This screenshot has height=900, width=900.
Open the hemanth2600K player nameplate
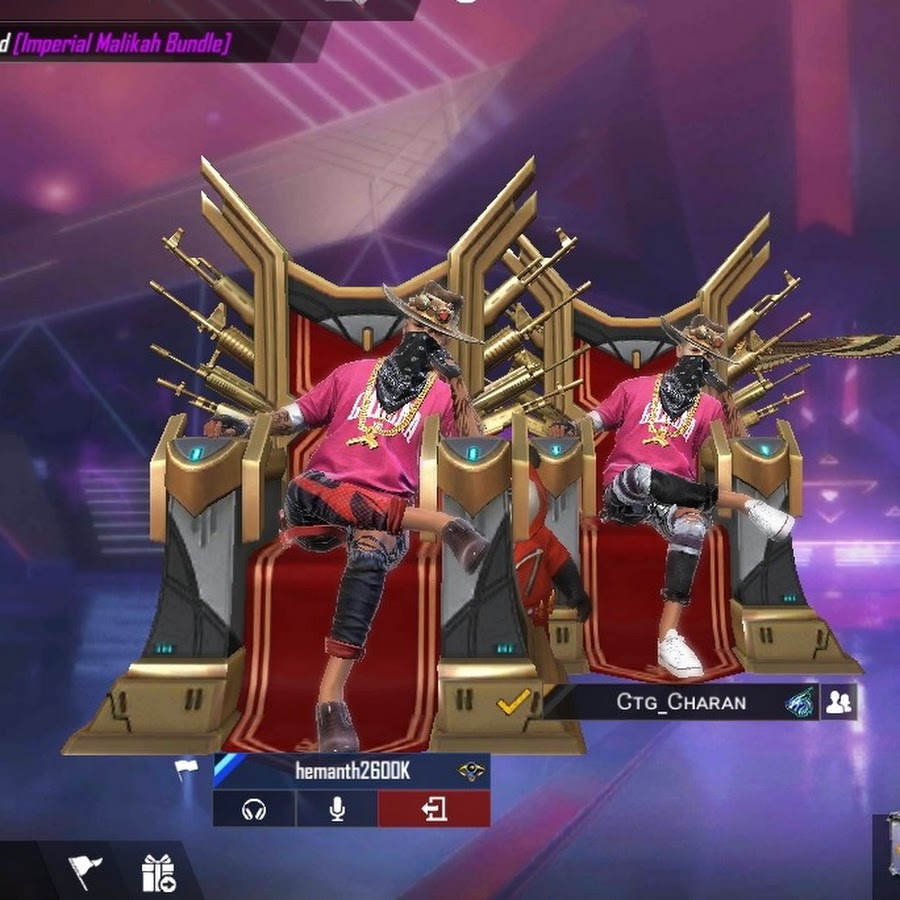point(350,771)
